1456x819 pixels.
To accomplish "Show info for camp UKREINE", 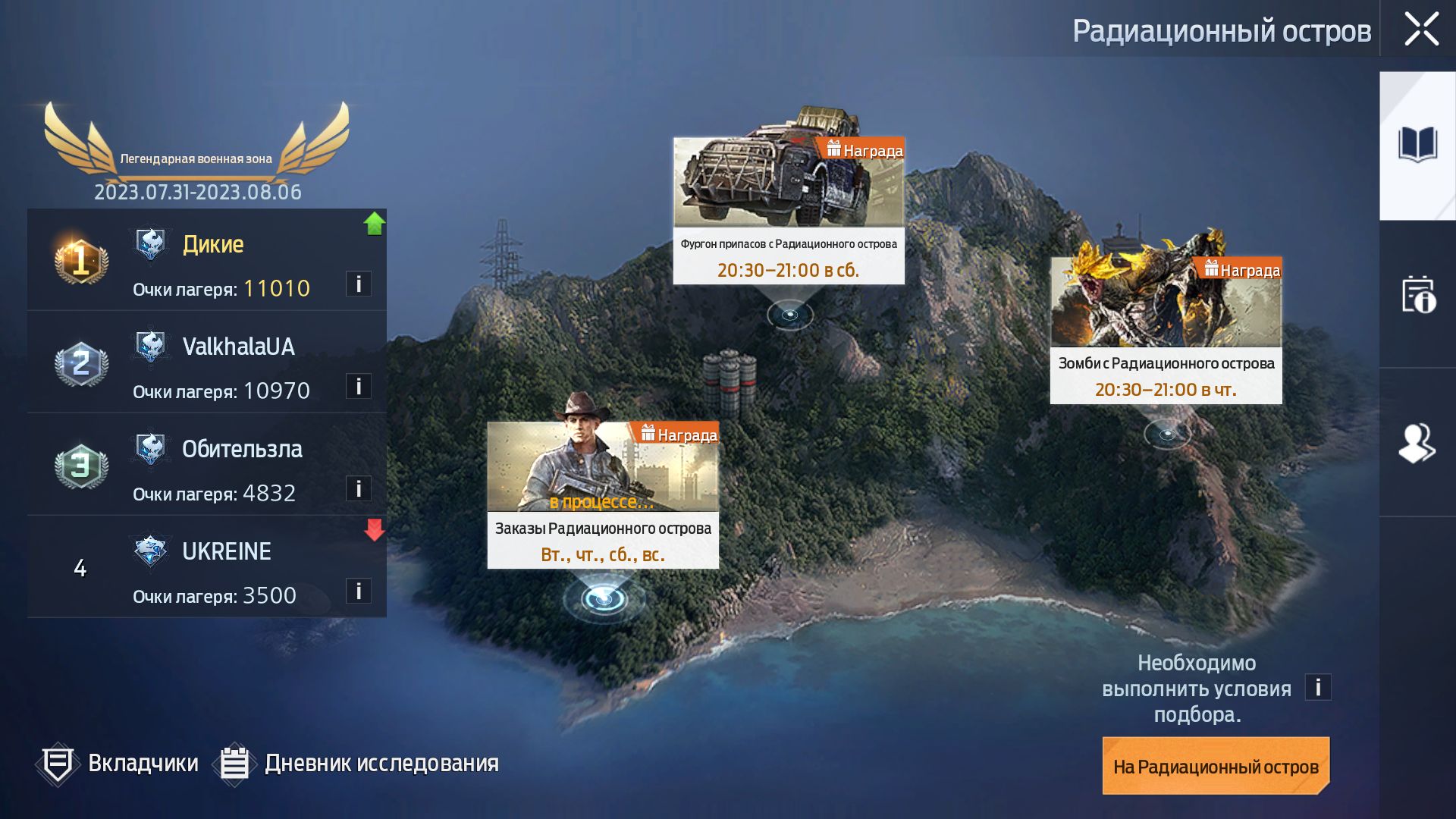I will (x=358, y=591).
